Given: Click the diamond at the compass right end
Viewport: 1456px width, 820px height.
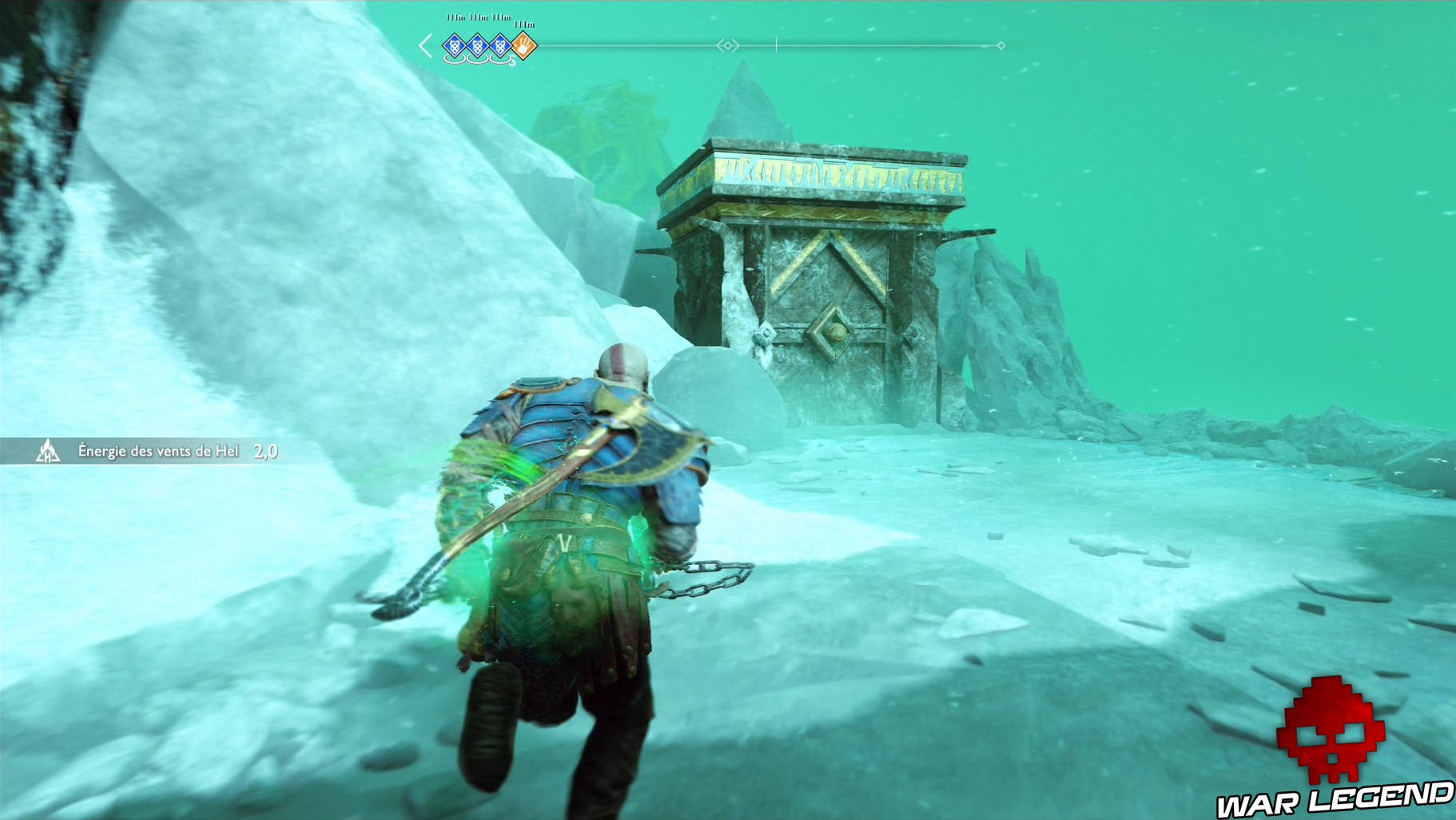Looking at the screenshot, I should (1001, 45).
